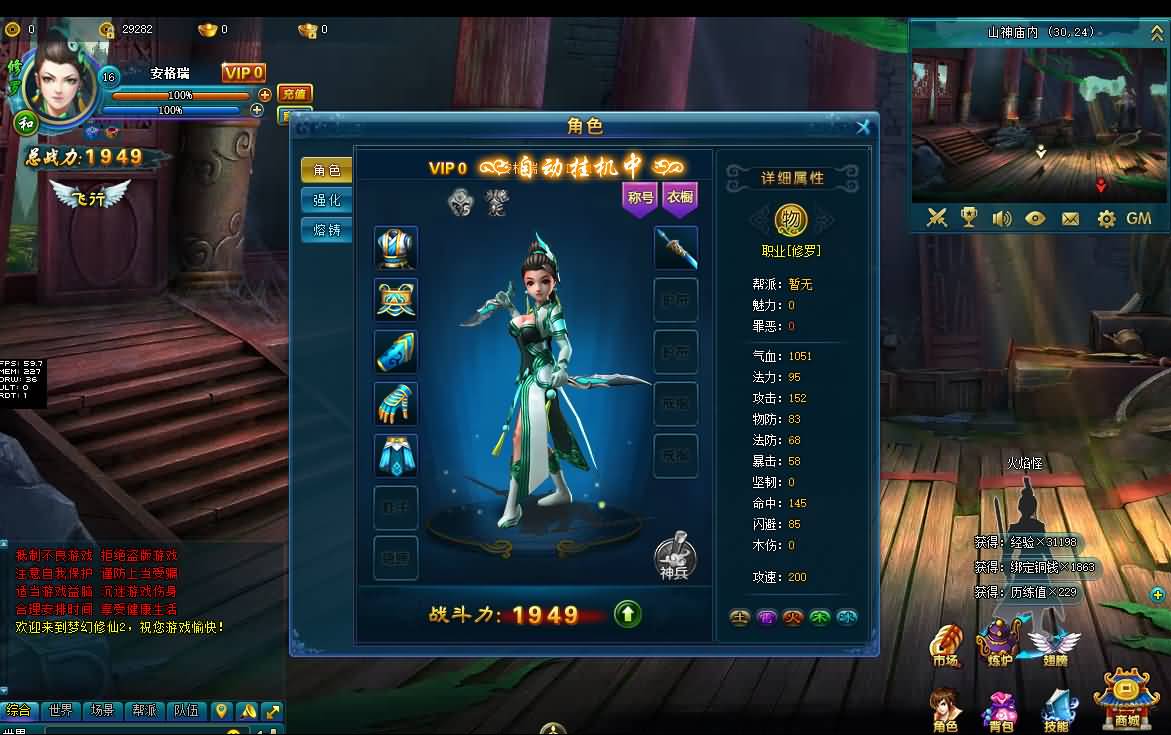Close the 角色 character window

click(863, 127)
